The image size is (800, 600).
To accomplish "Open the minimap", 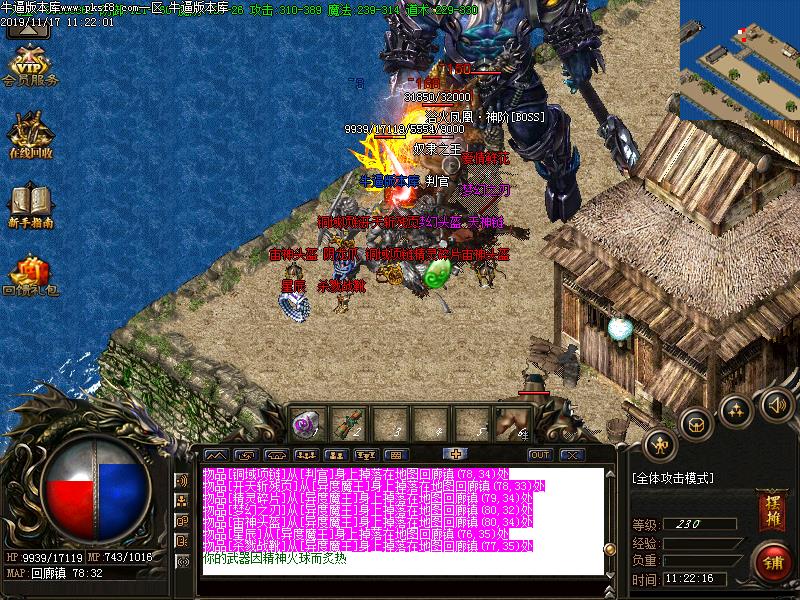I will pyautogui.click(x=740, y=60).
